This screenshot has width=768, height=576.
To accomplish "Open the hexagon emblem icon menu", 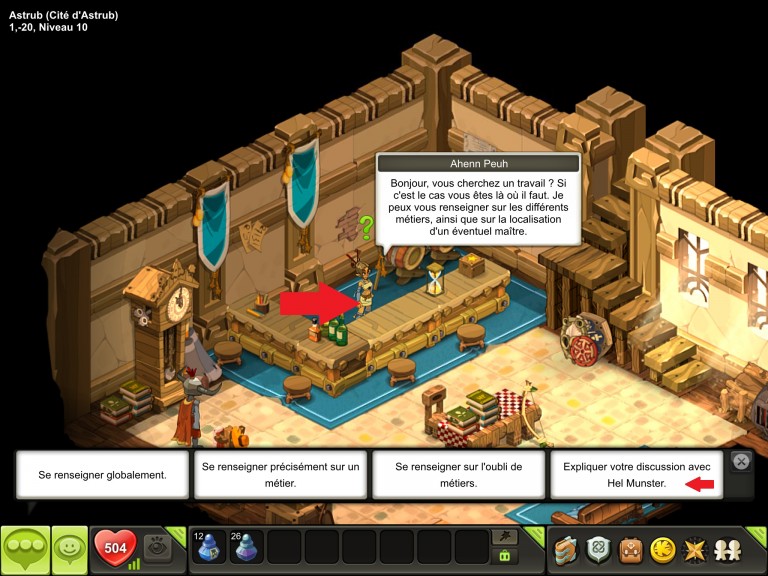I will coord(600,549).
